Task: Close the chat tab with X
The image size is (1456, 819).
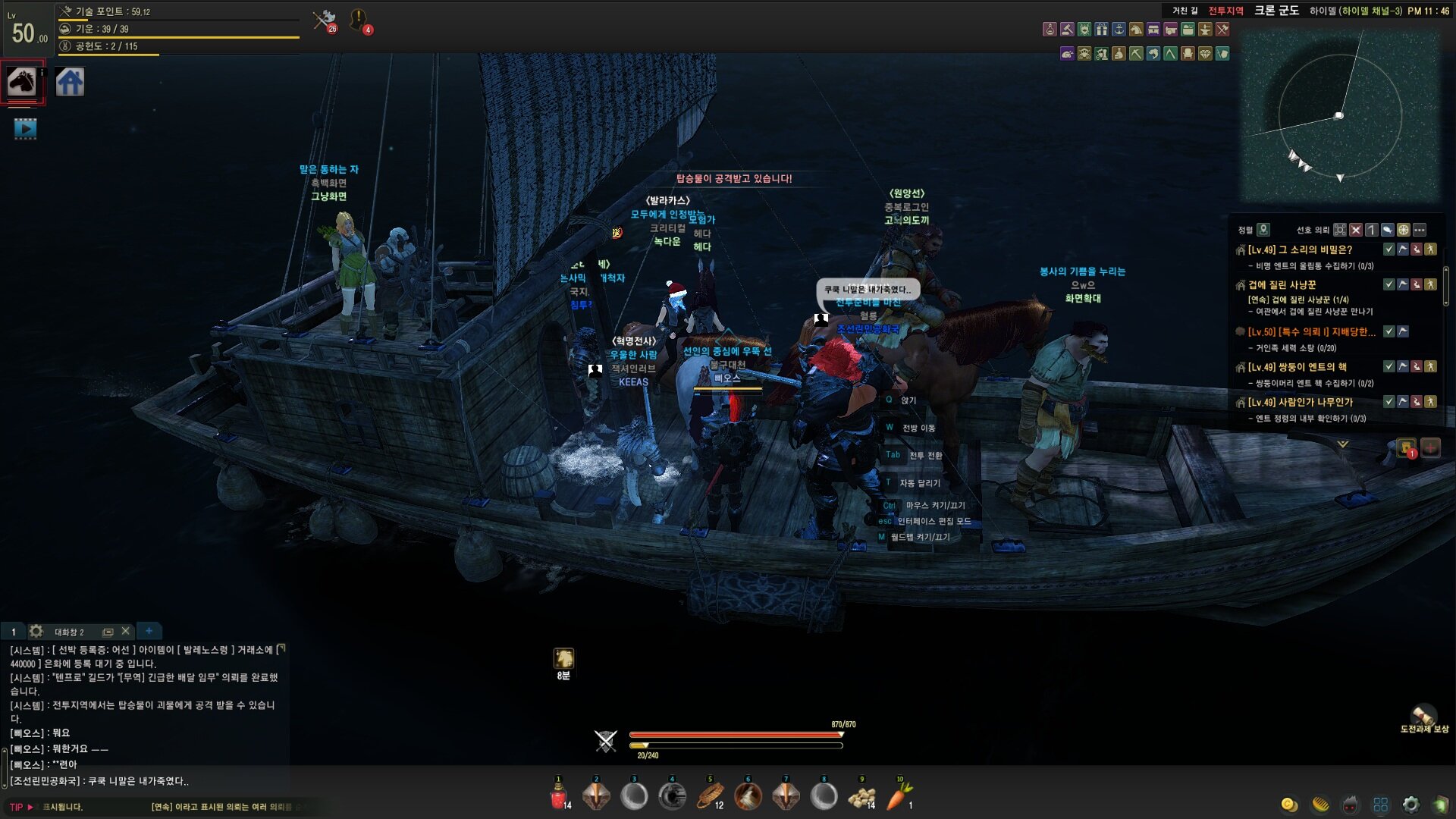Action: (x=126, y=631)
